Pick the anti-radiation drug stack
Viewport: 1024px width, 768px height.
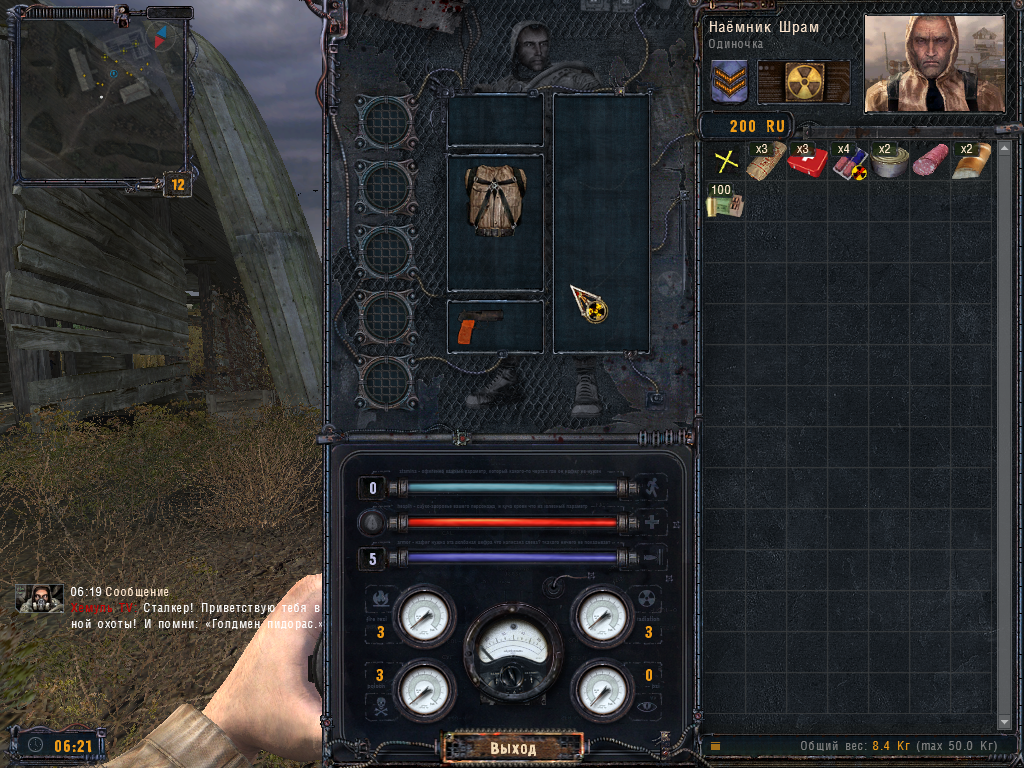tap(849, 162)
